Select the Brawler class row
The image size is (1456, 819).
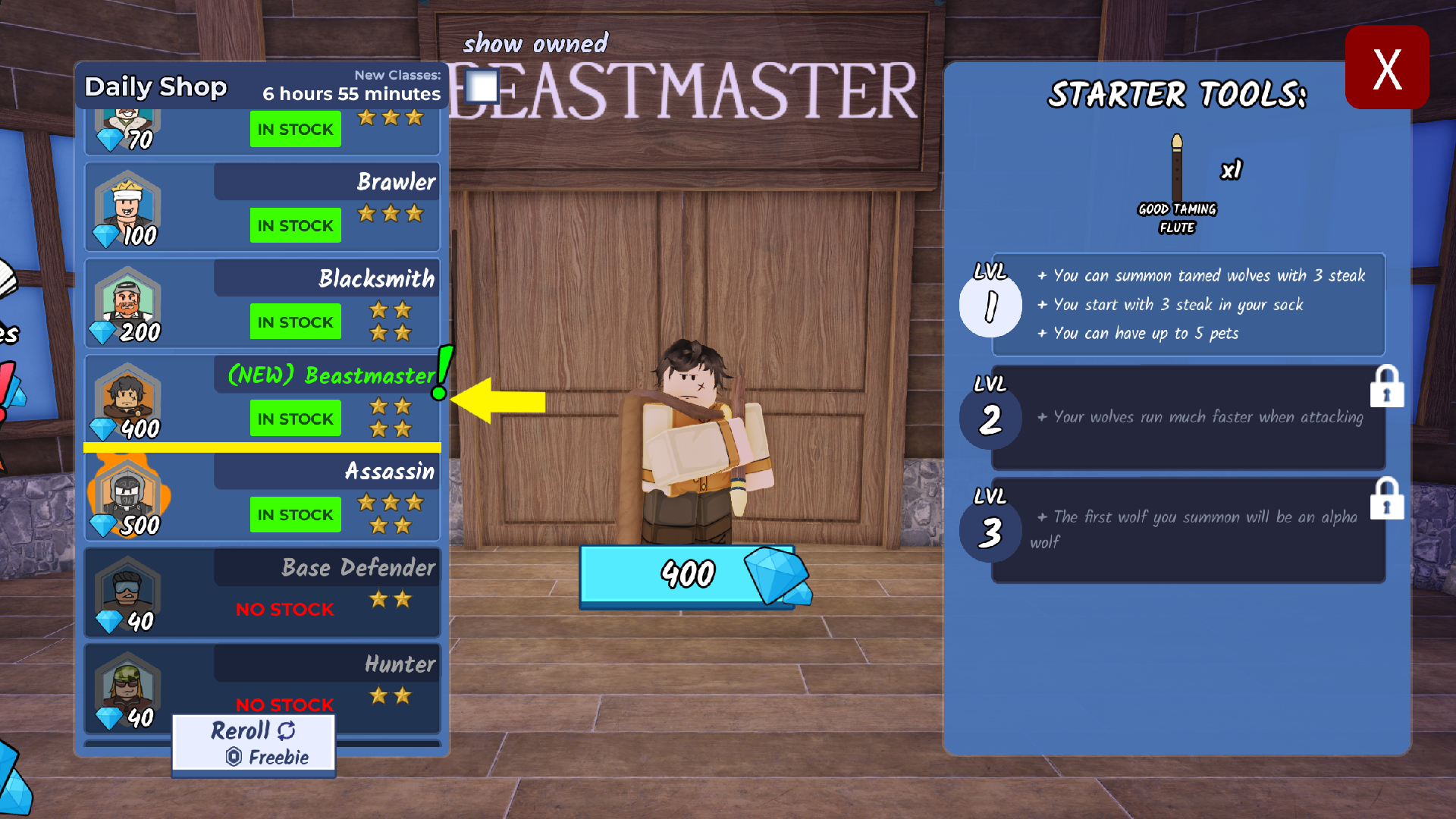pyautogui.click(x=262, y=206)
